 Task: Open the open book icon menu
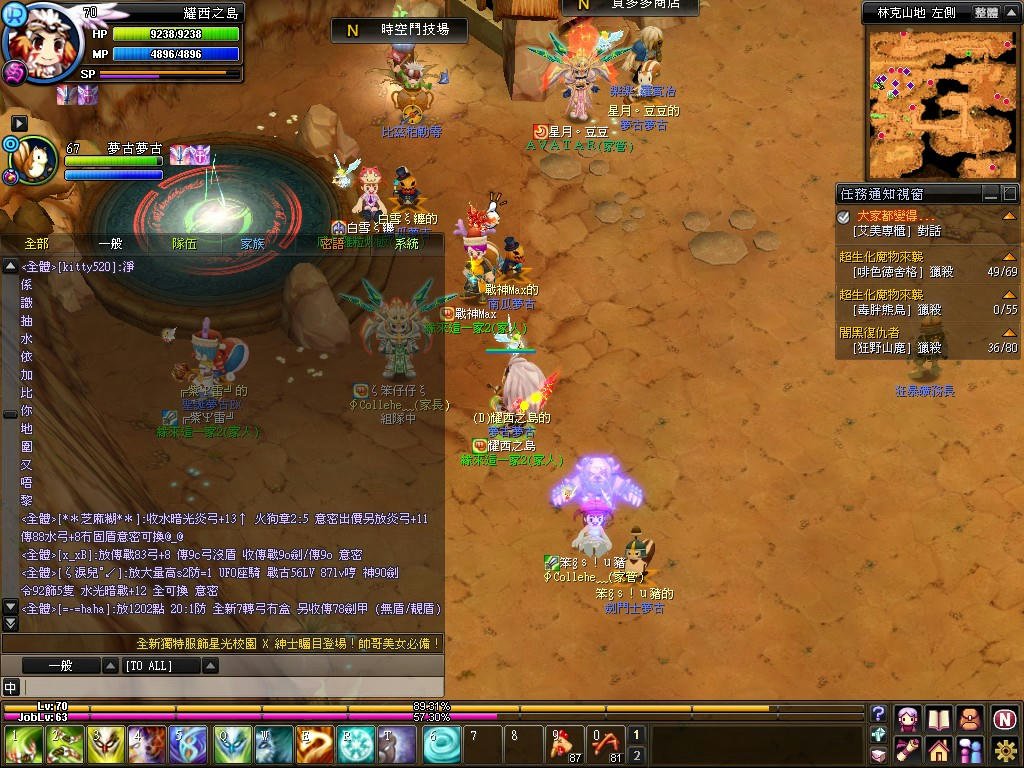938,718
